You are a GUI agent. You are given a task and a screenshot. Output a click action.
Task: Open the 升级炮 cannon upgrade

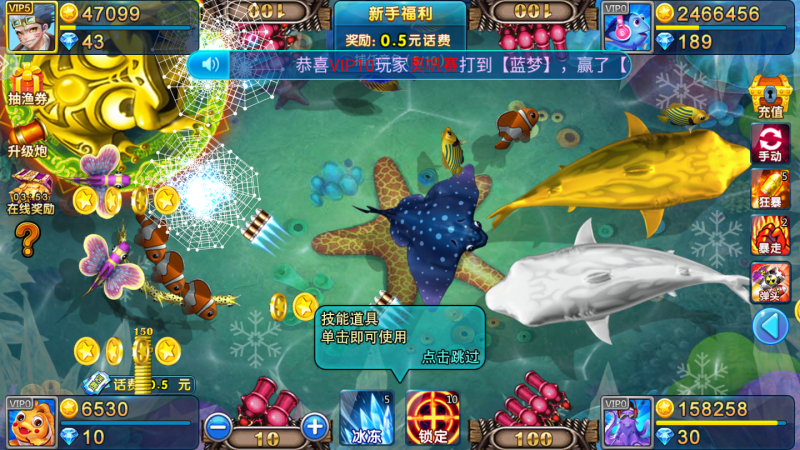click(x=27, y=138)
